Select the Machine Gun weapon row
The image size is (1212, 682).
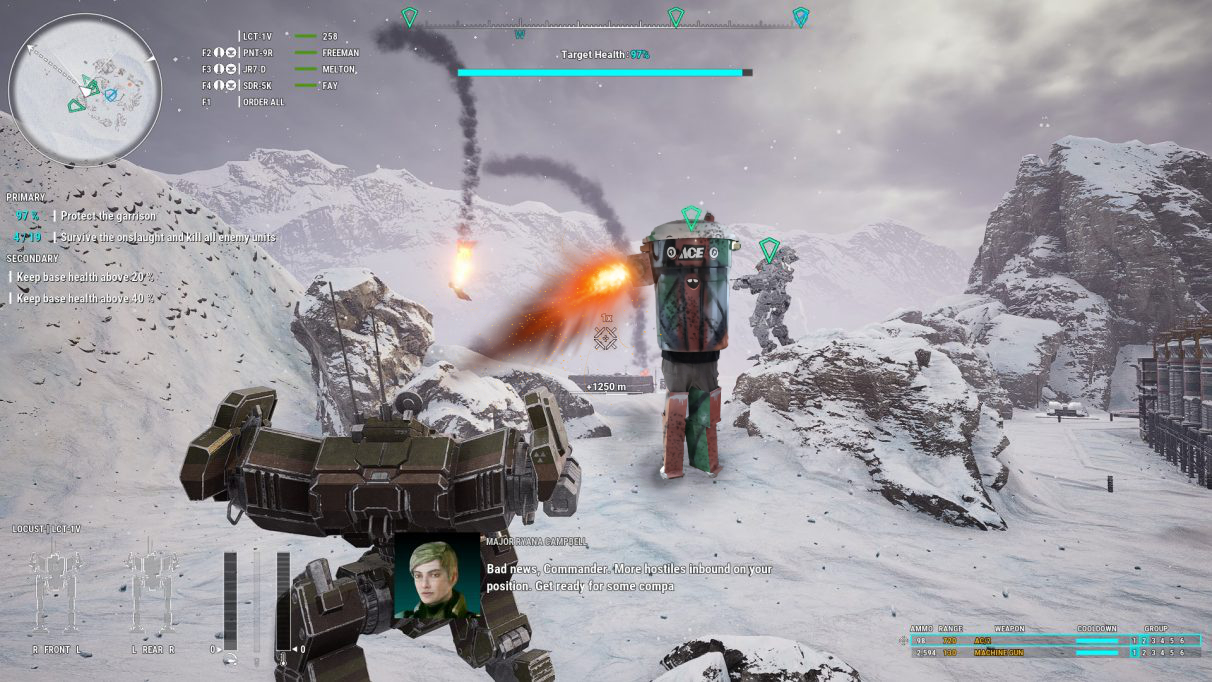pos(1050,653)
